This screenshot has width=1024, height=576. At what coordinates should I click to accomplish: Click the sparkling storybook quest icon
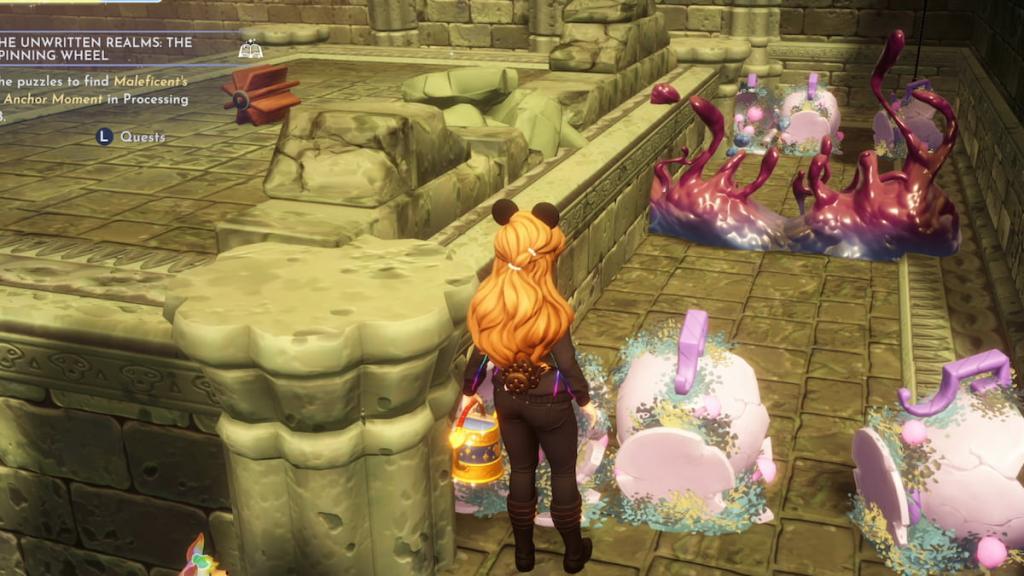point(251,48)
